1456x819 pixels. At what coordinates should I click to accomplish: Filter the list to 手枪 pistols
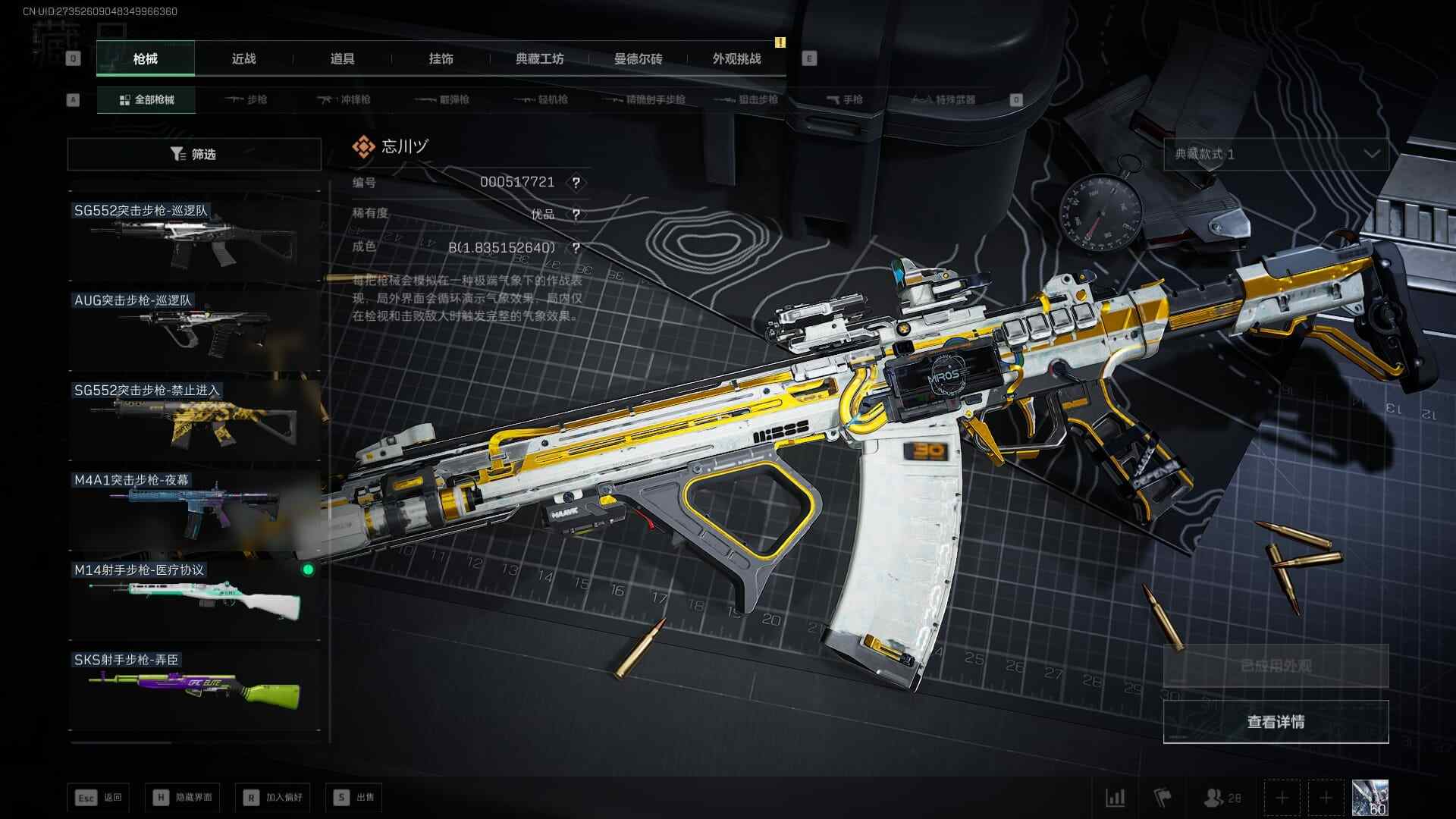844,99
